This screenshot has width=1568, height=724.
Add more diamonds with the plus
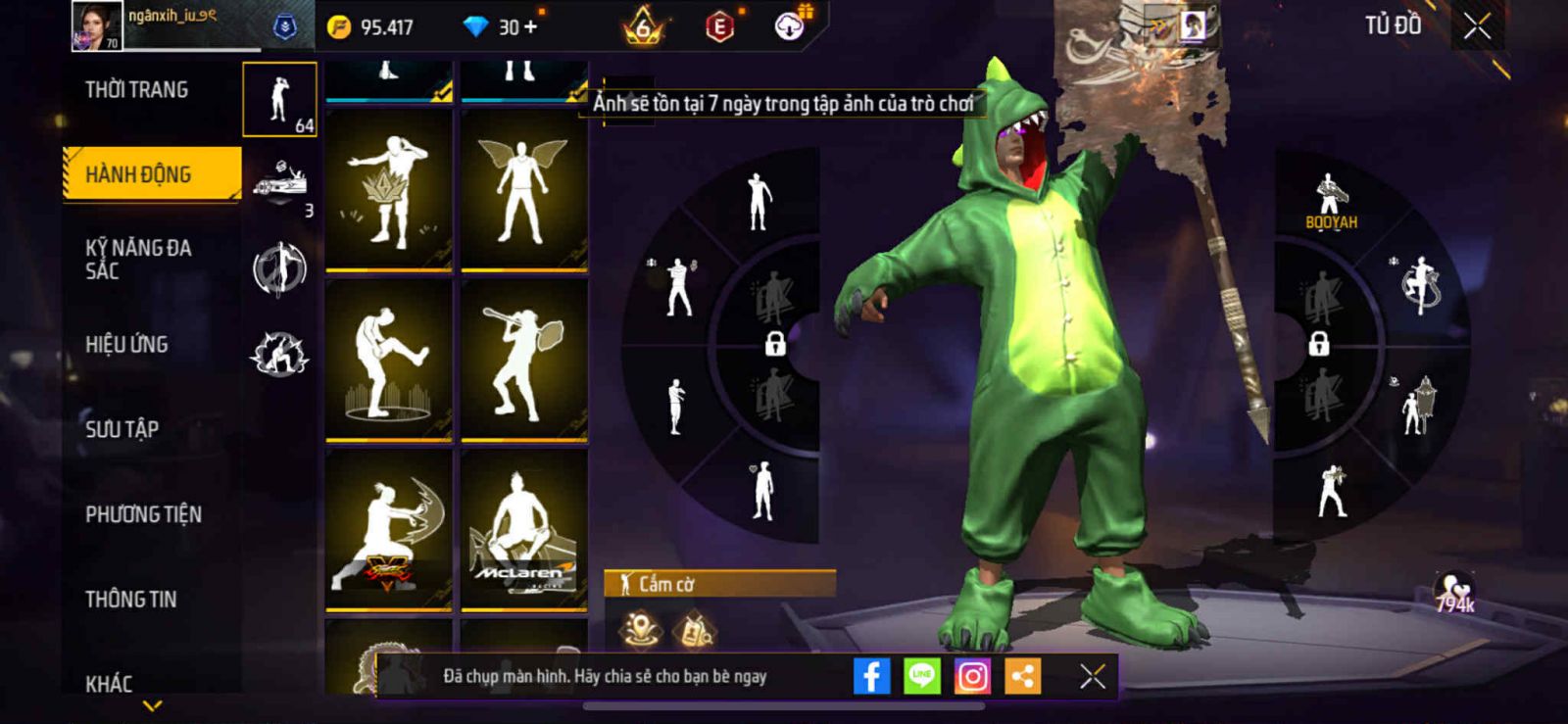530,27
